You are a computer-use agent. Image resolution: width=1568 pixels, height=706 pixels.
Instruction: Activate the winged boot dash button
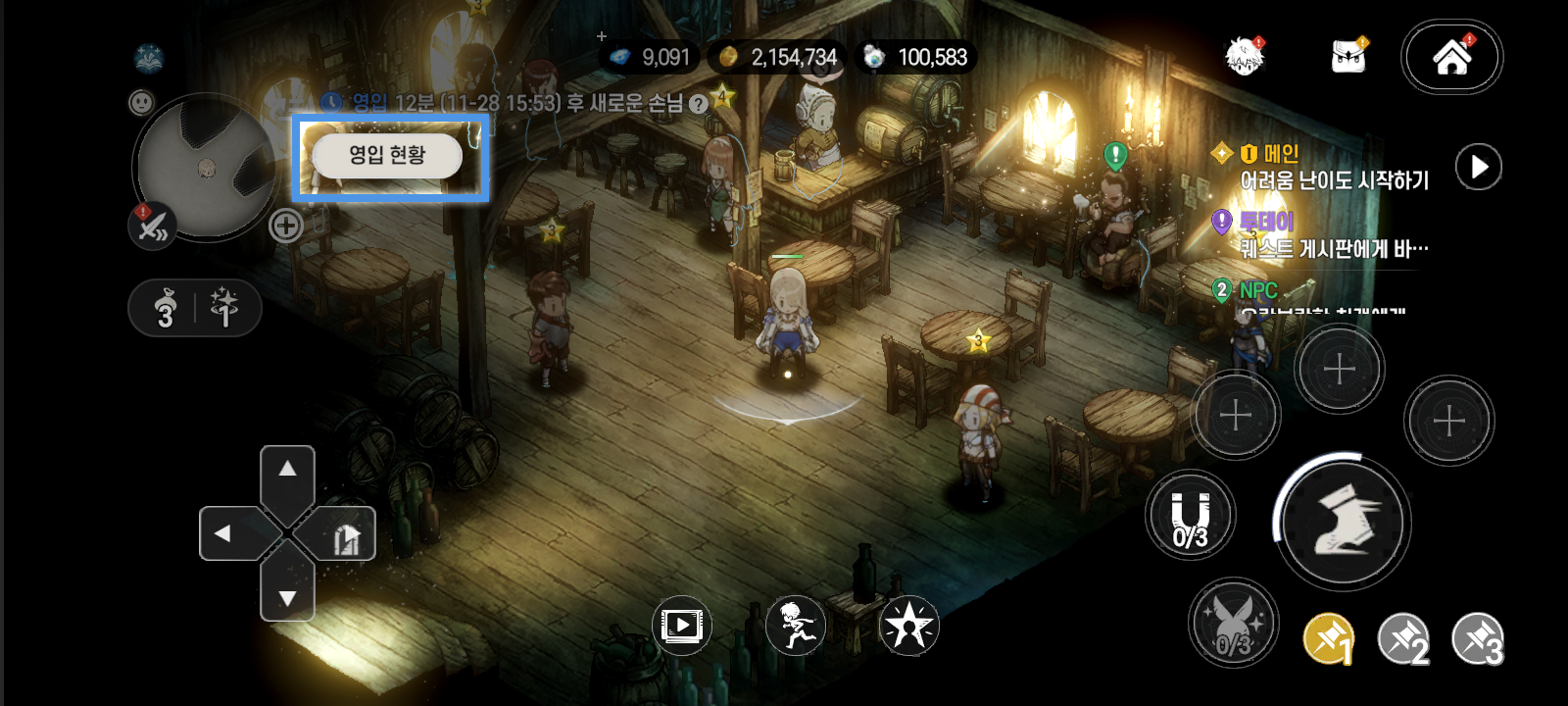[1342, 522]
